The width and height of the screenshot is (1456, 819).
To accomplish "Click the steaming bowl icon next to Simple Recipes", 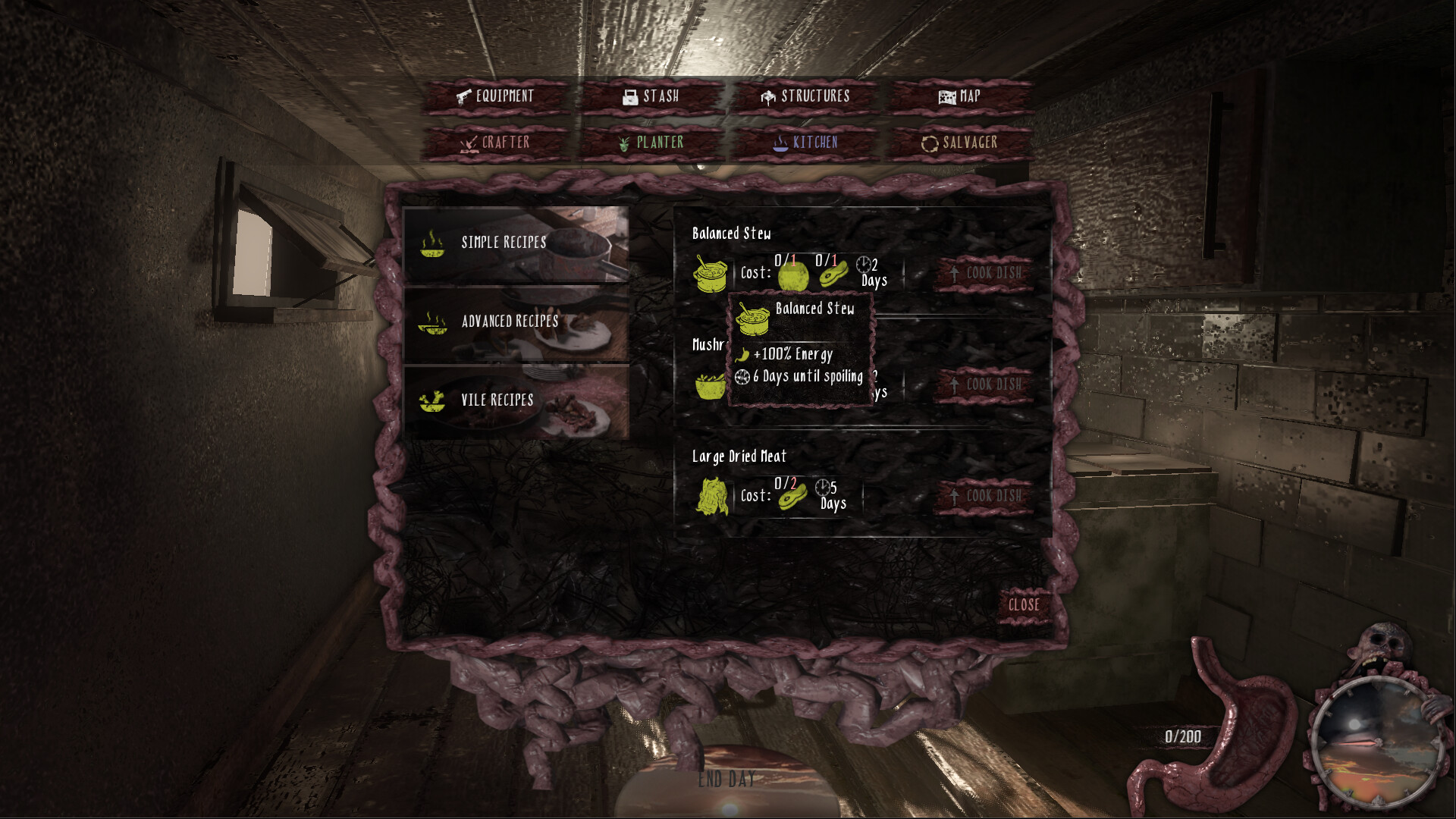I will coord(432,243).
